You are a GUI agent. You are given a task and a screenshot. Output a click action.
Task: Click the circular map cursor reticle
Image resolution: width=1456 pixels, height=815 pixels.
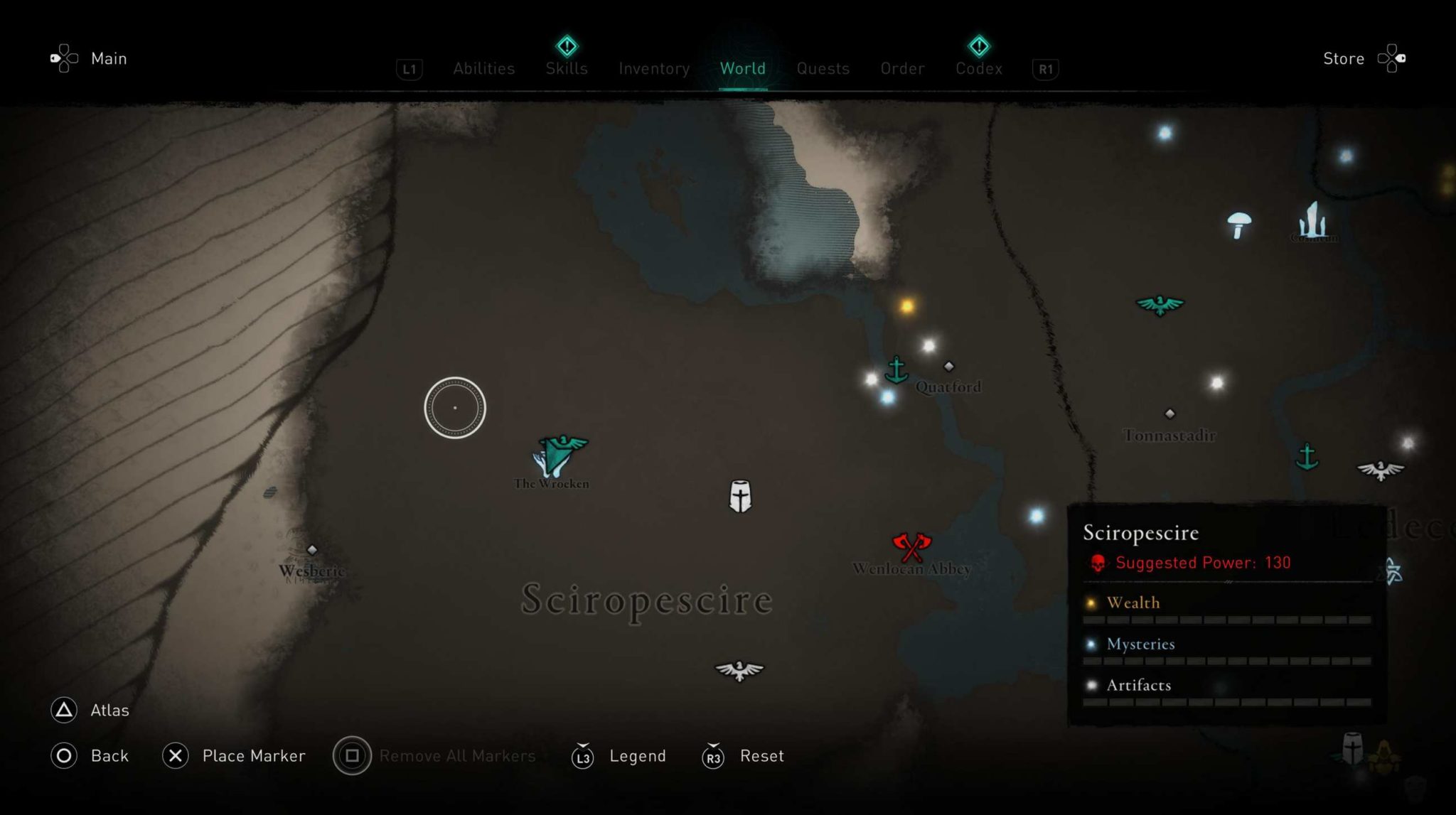point(454,406)
